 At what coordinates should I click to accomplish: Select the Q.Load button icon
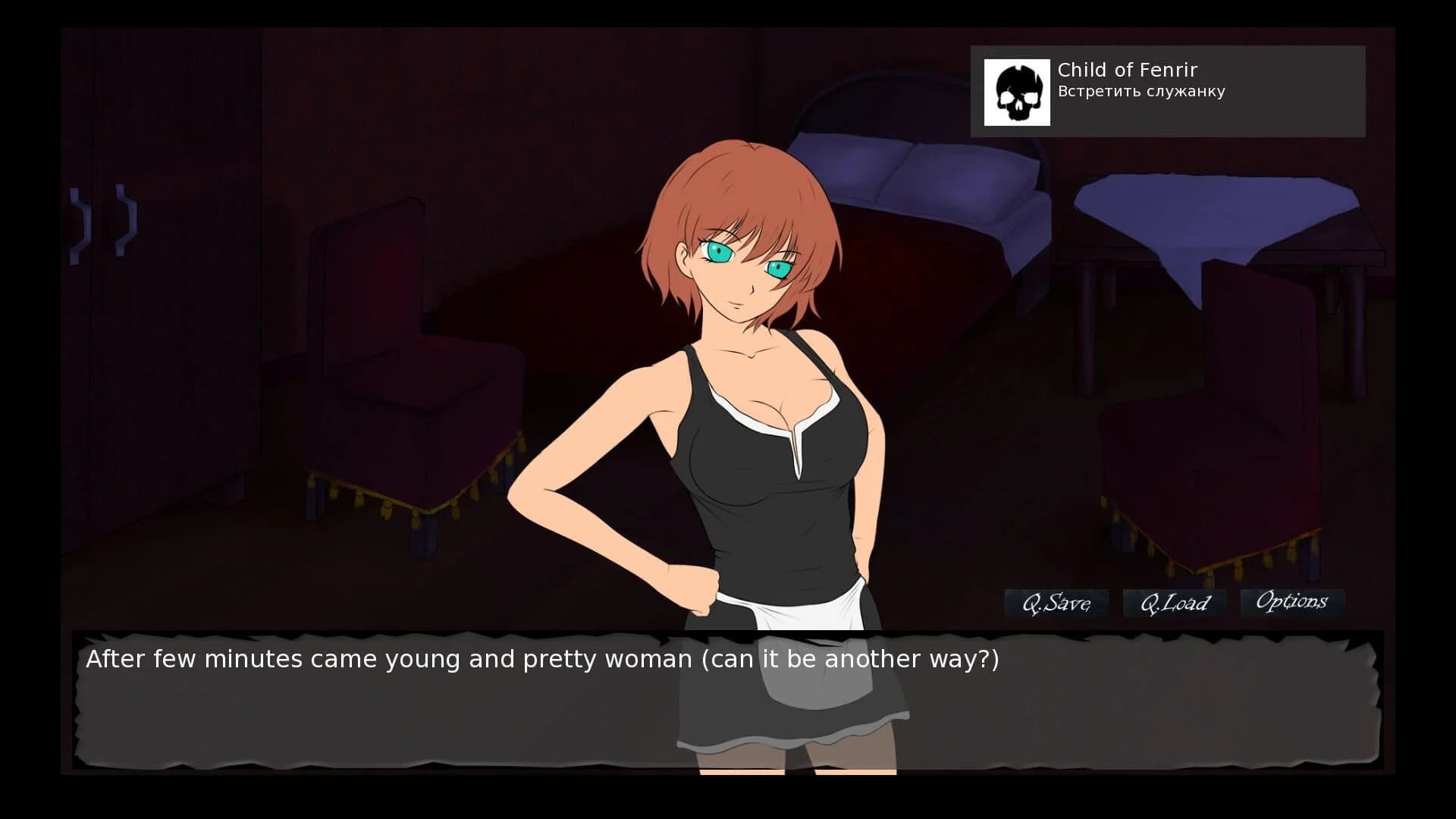1175,603
